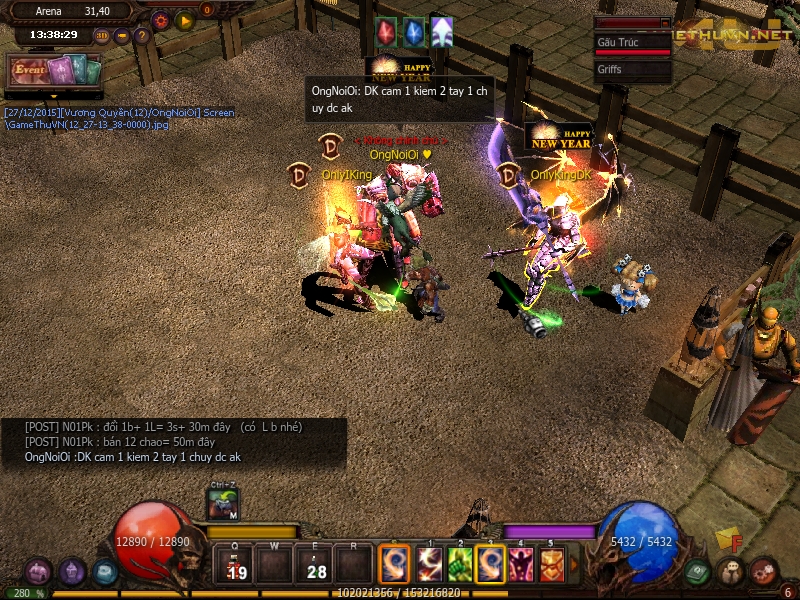The height and width of the screenshot is (600, 800).
Task: Click the orange gear settings icon
Action: 160,20
